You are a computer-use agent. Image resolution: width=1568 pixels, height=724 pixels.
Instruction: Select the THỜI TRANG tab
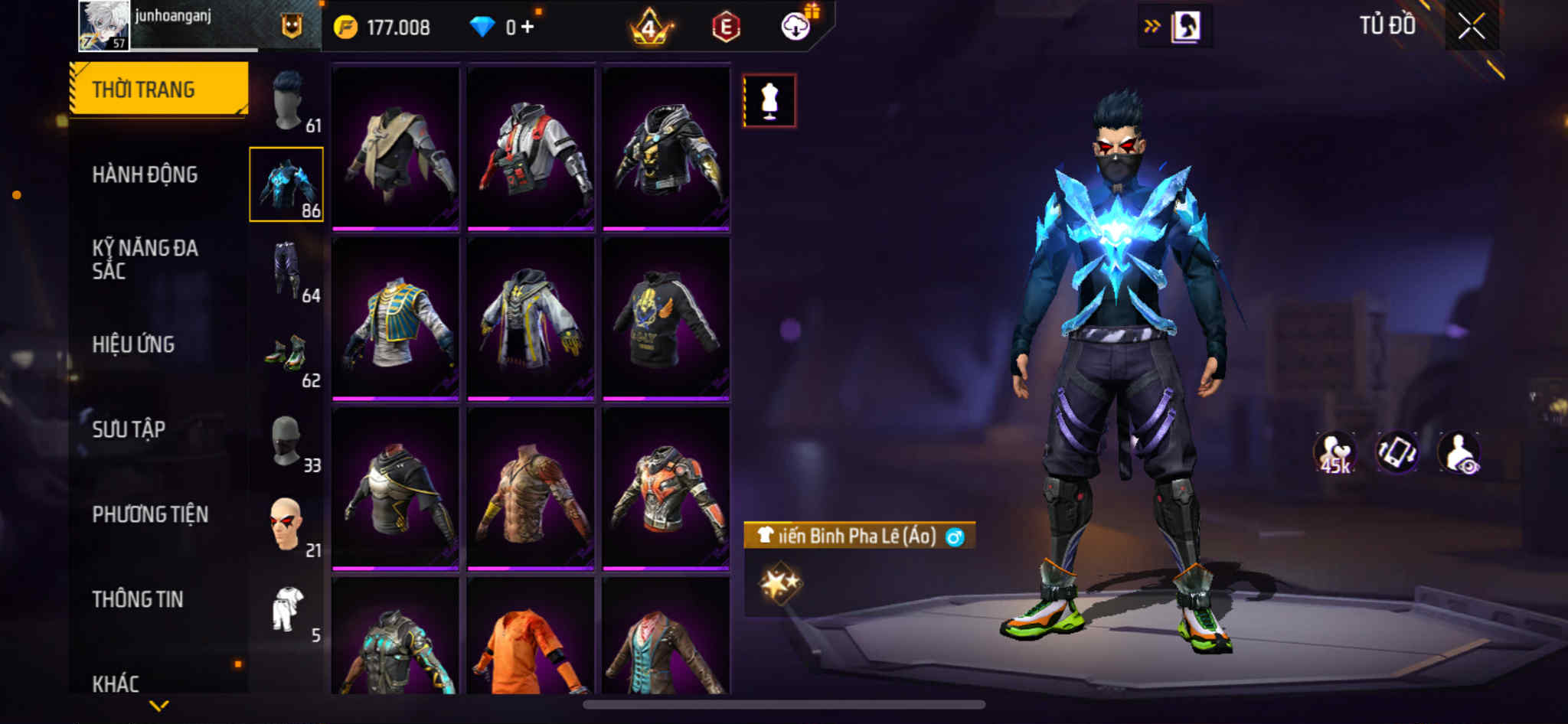[158, 90]
